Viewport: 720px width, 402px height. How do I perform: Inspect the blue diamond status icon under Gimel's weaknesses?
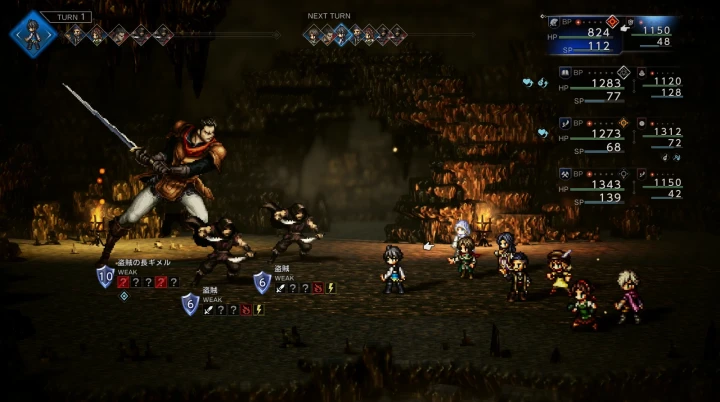point(124,296)
